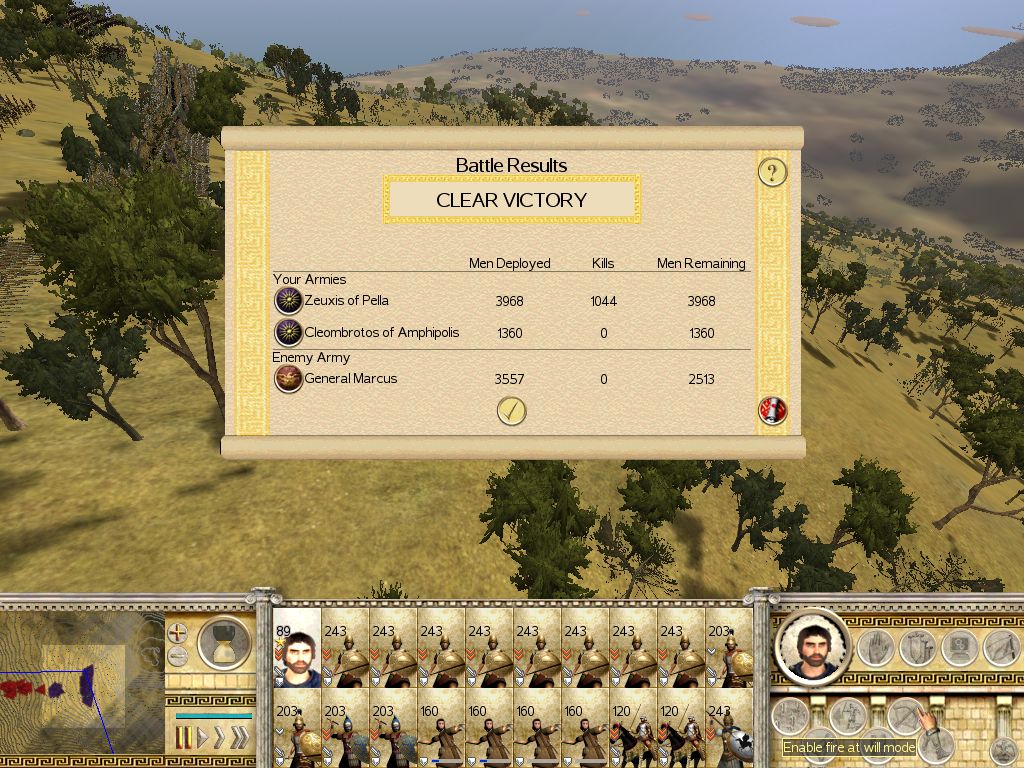Viewport: 1024px width, 768px height.
Task: Open help with the question mark button
Action: (772, 172)
